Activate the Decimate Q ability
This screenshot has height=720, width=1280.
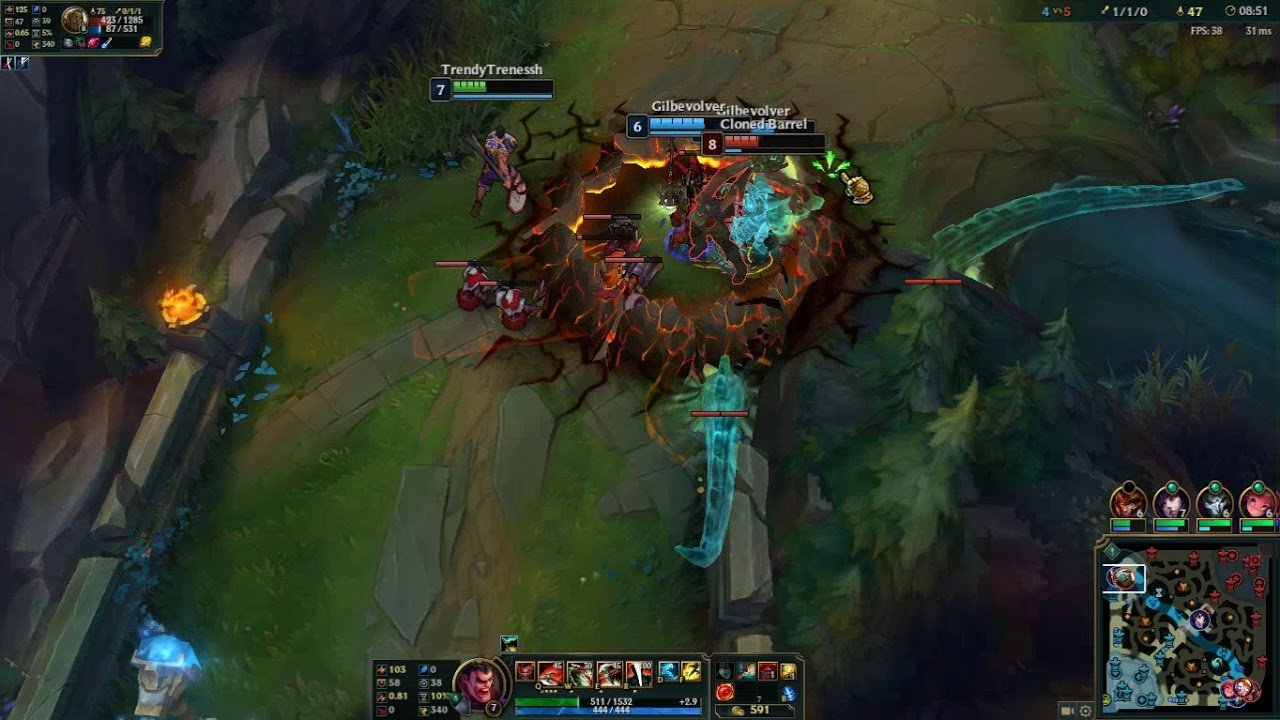[x=551, y=673]
